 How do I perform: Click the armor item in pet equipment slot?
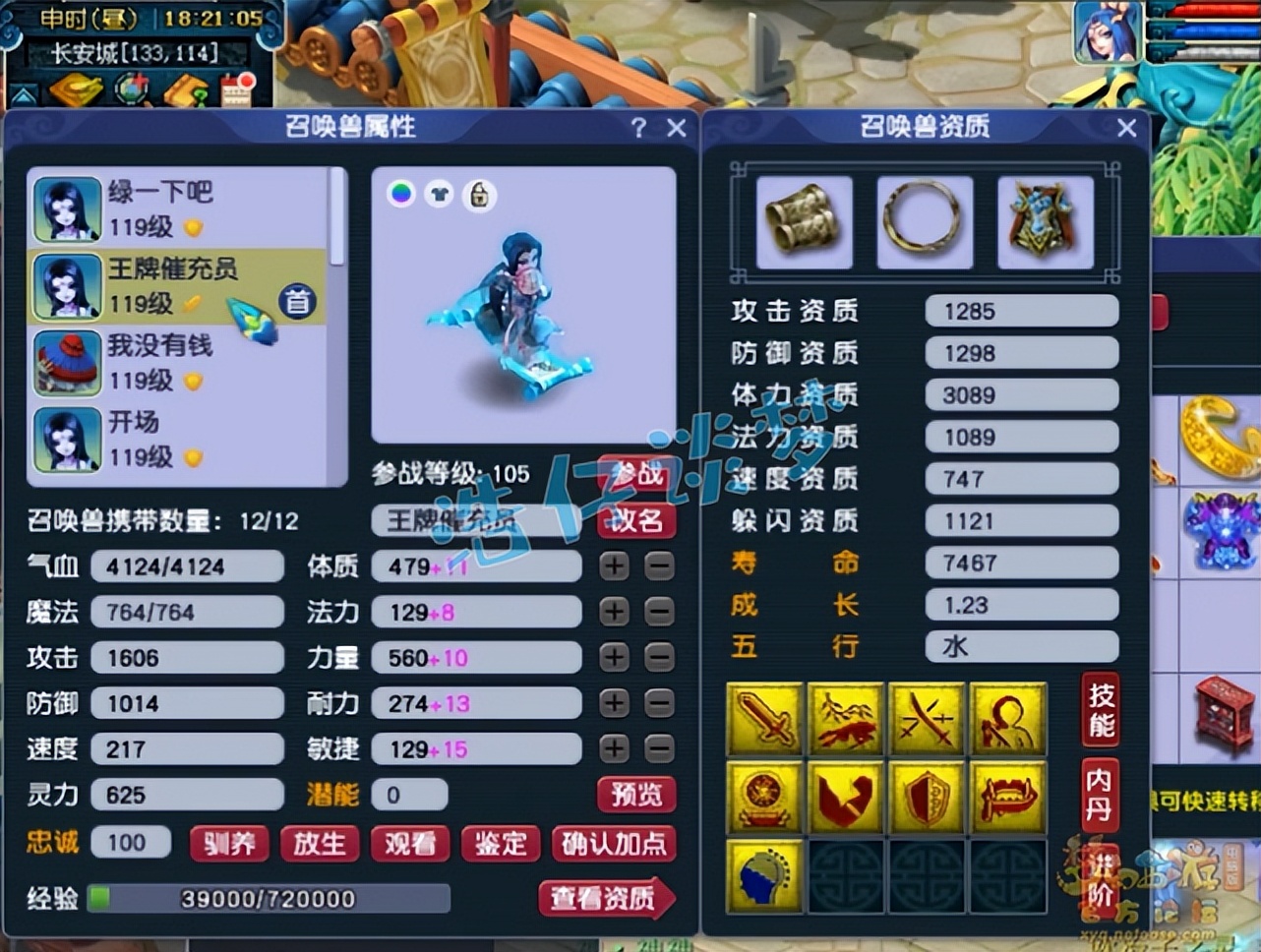click(1046, 220)
